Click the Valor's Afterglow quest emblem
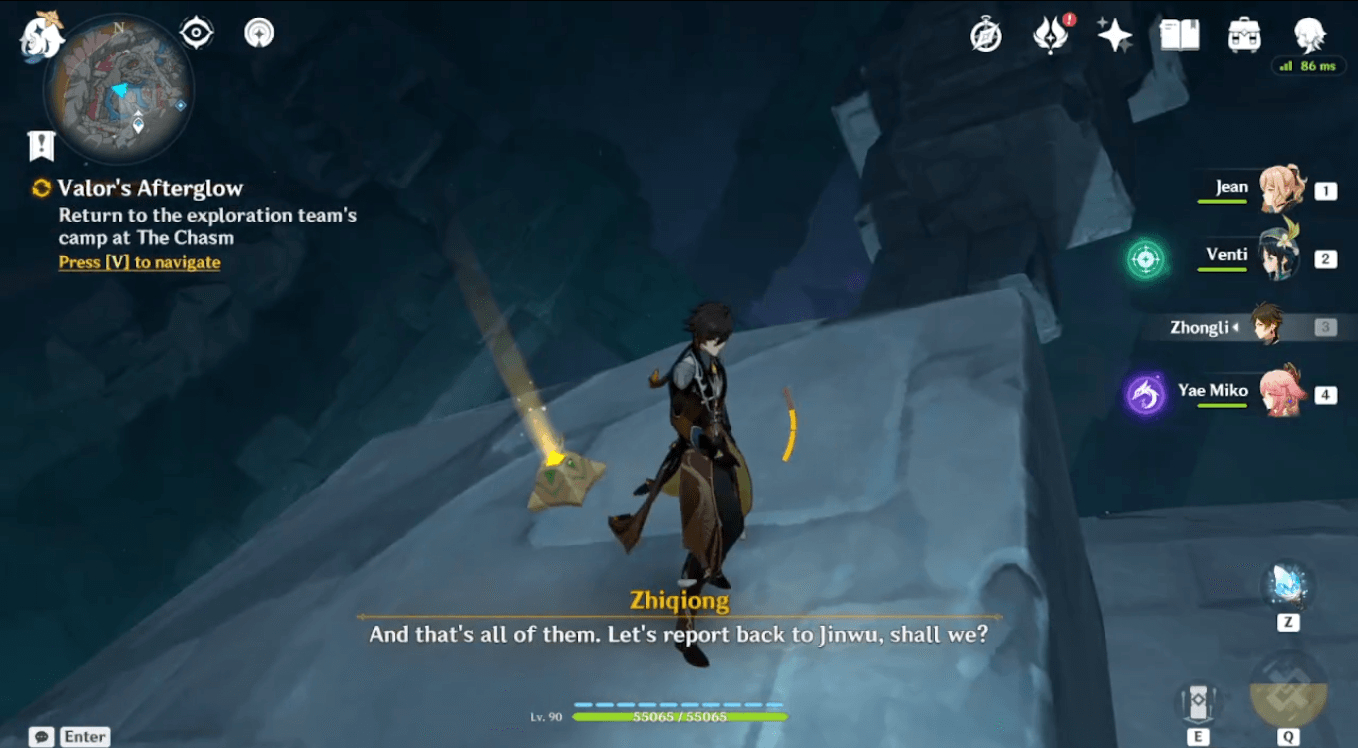Viewport: 1358px width, 748px height. (41, 188)
